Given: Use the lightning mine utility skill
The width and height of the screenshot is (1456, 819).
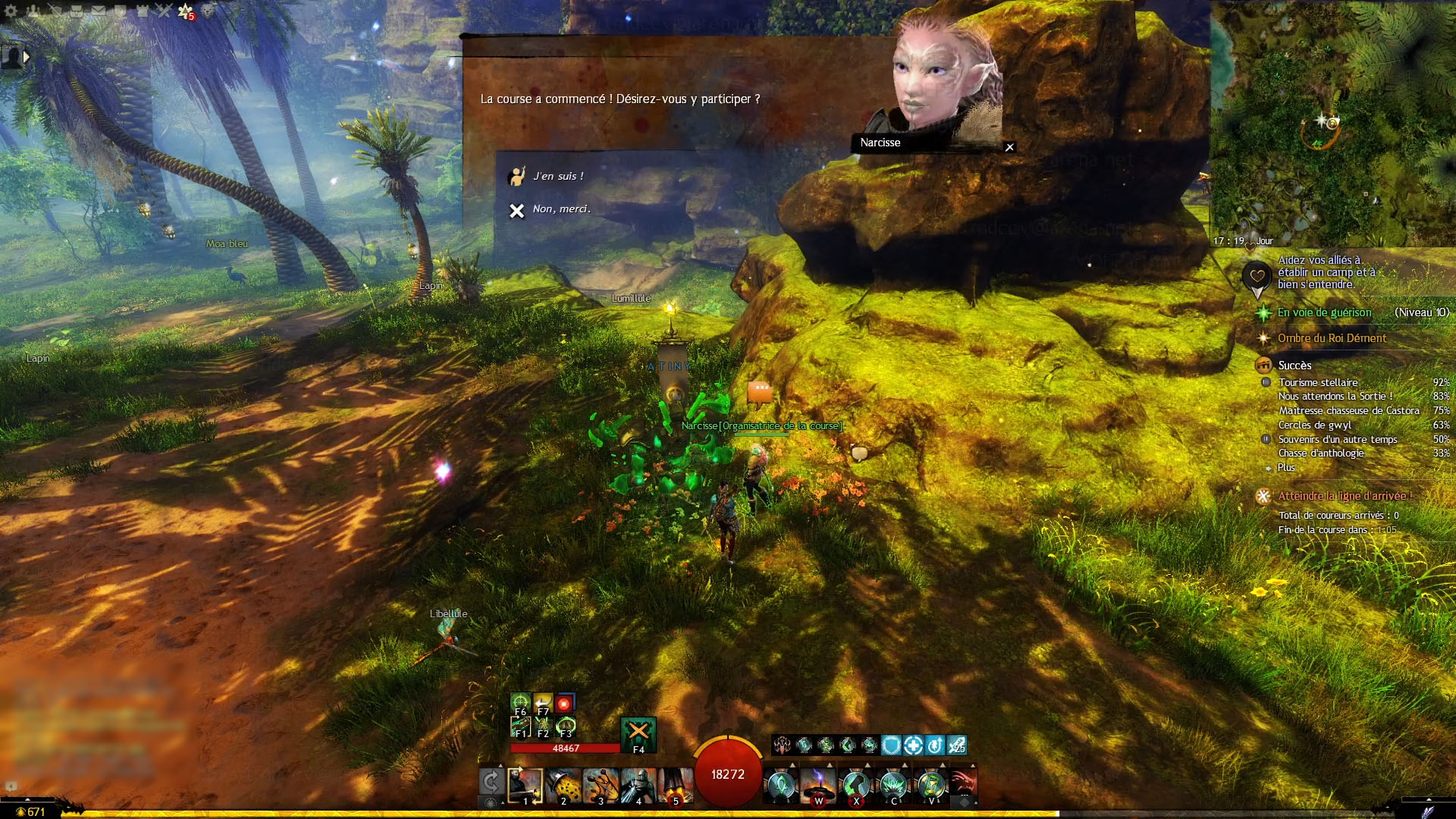Looking at the screenshot, I should (x=818, y=786).
